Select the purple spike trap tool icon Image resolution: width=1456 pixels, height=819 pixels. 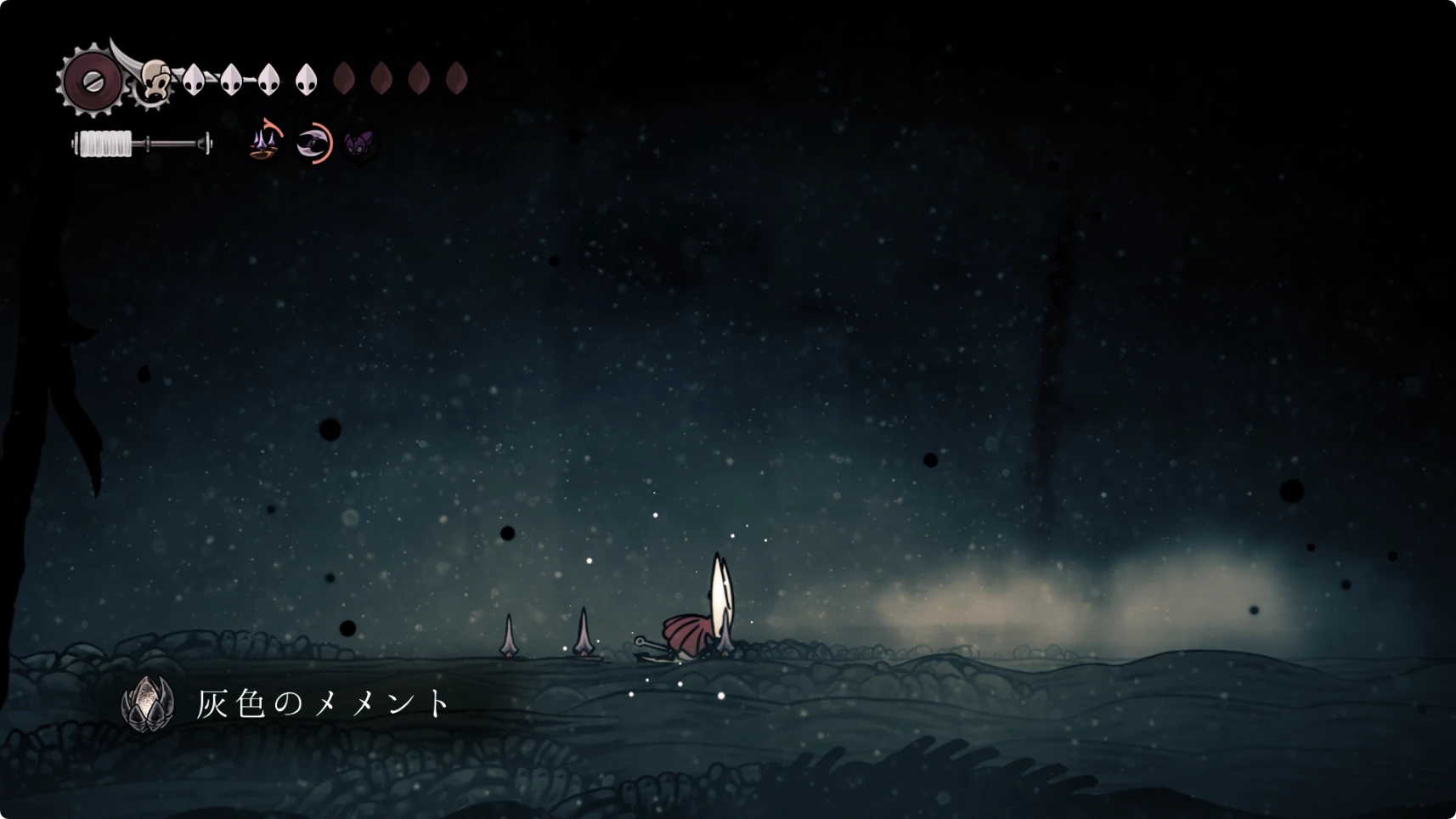pos(266,142)
